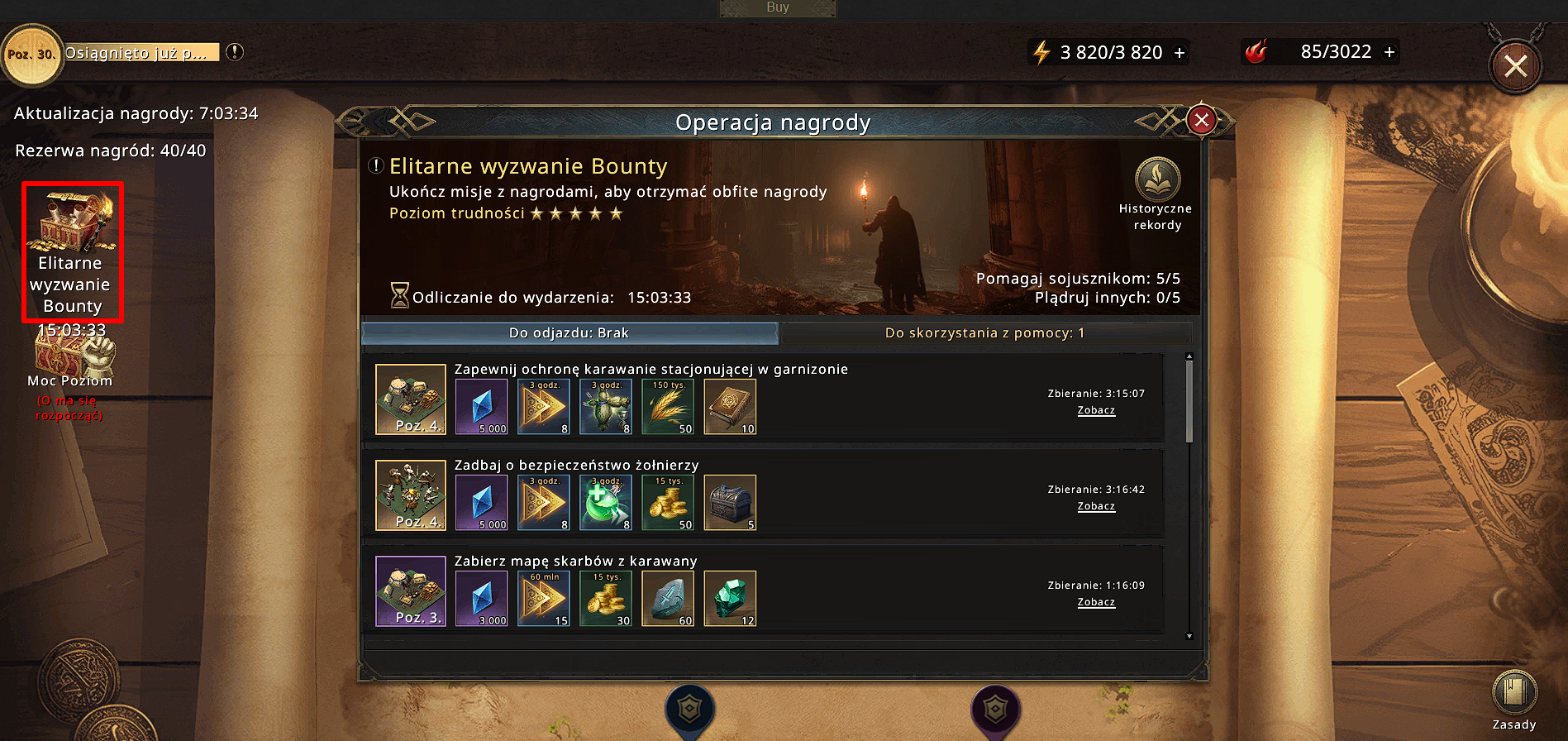
Task: Click the exclamation icon beside the level bar
Action: [x=235, y=52]
